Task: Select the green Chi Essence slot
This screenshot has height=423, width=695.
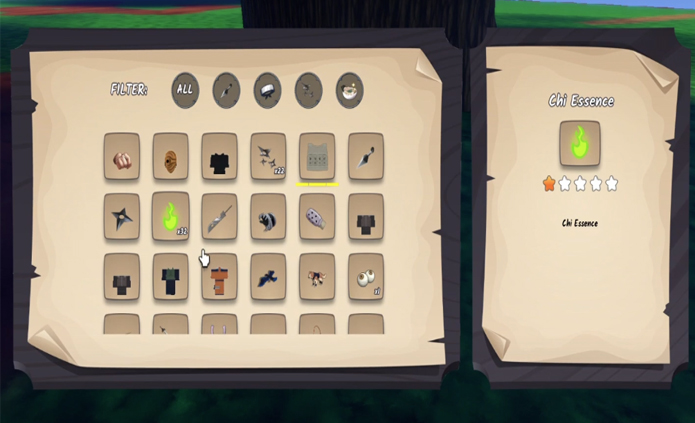Action: (171, 216)
